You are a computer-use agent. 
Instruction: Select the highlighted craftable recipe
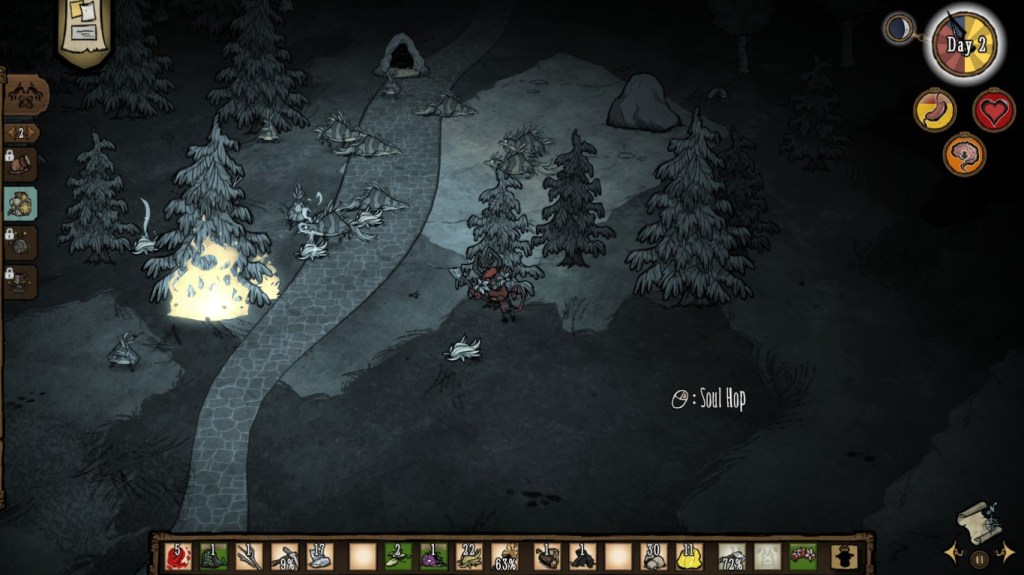point(21,204)
